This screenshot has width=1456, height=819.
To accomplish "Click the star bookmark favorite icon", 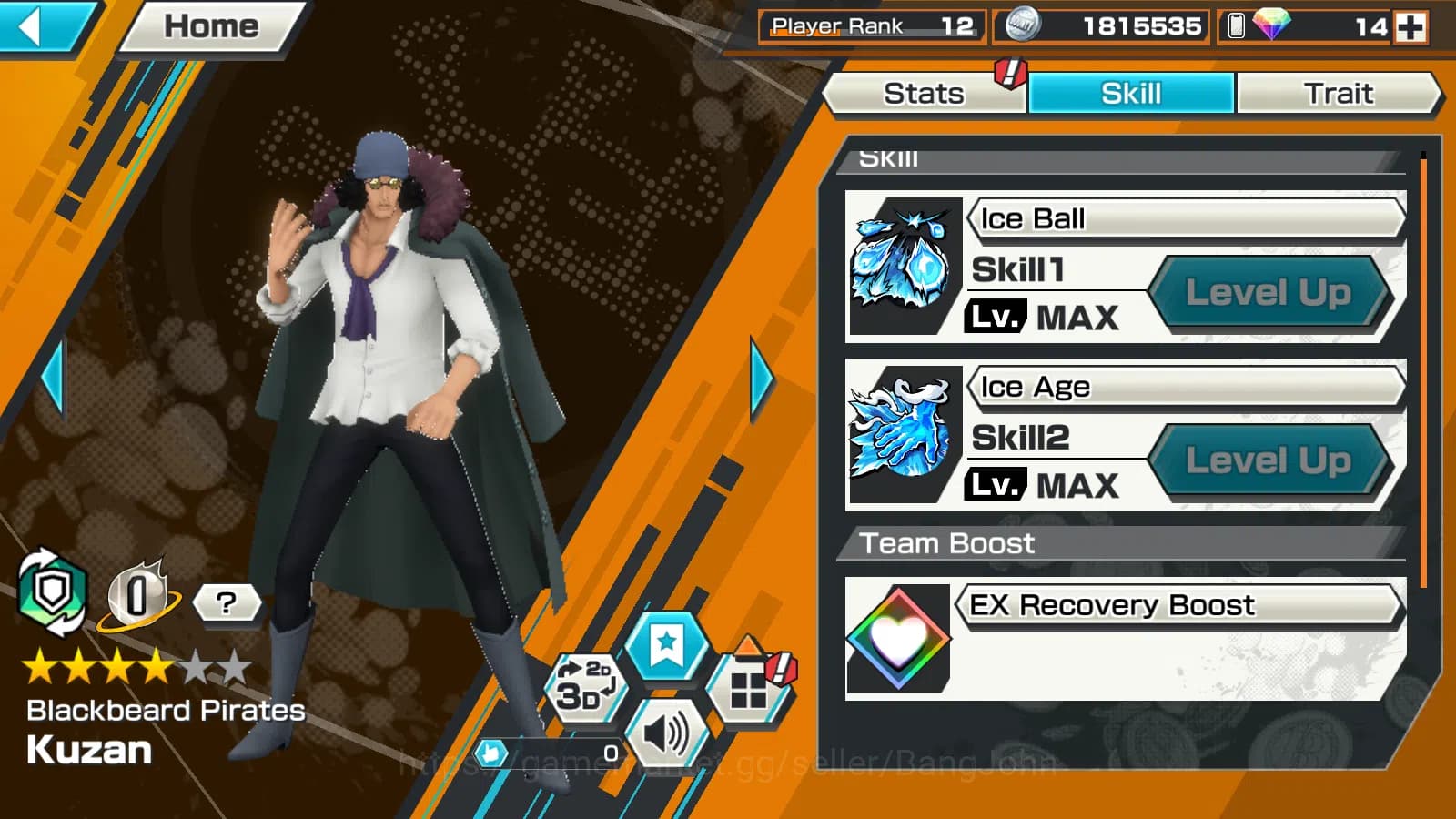I will coord(666,646).
